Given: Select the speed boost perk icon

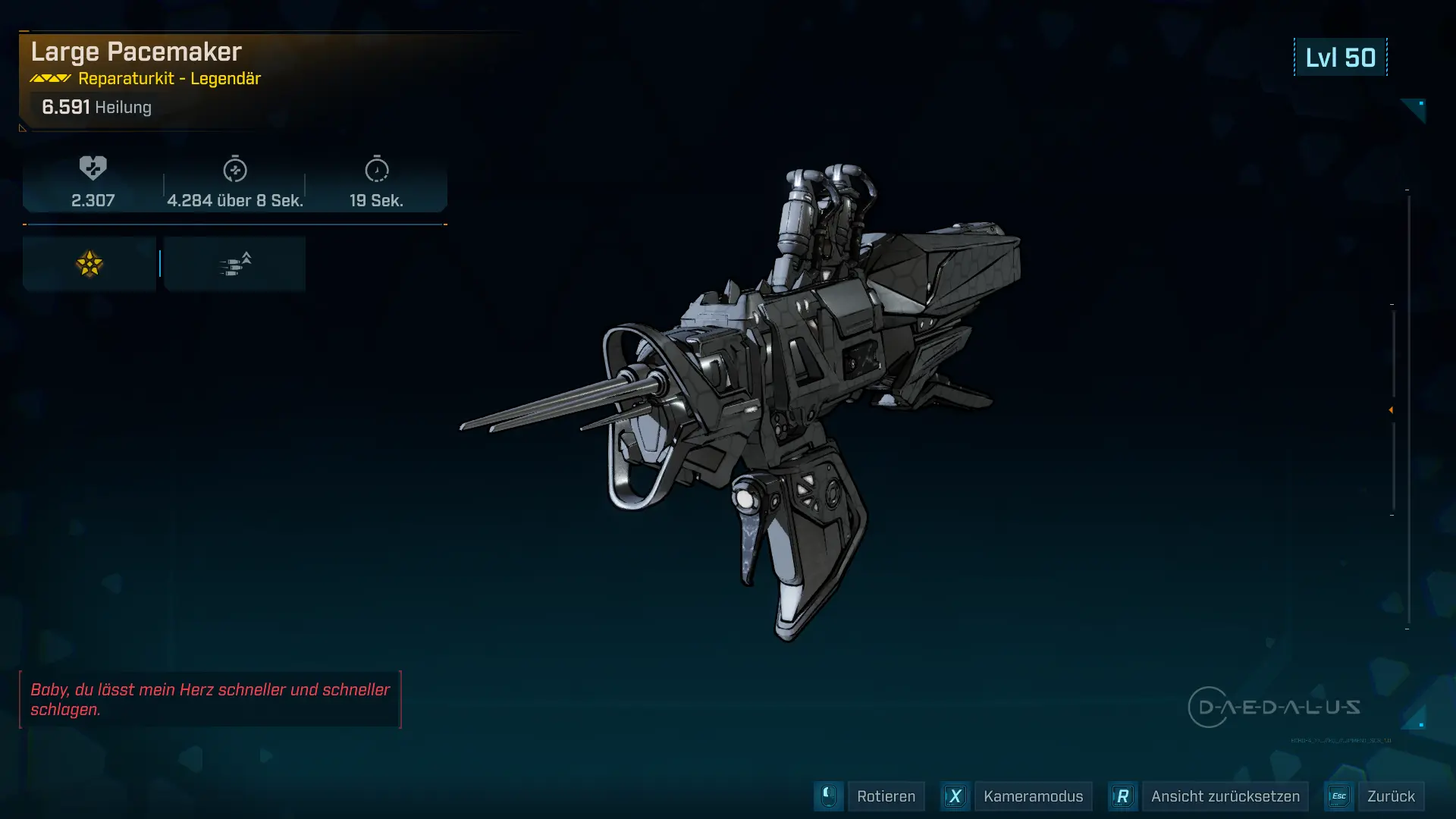Looking at the screenshot, I should click(235, 264).
